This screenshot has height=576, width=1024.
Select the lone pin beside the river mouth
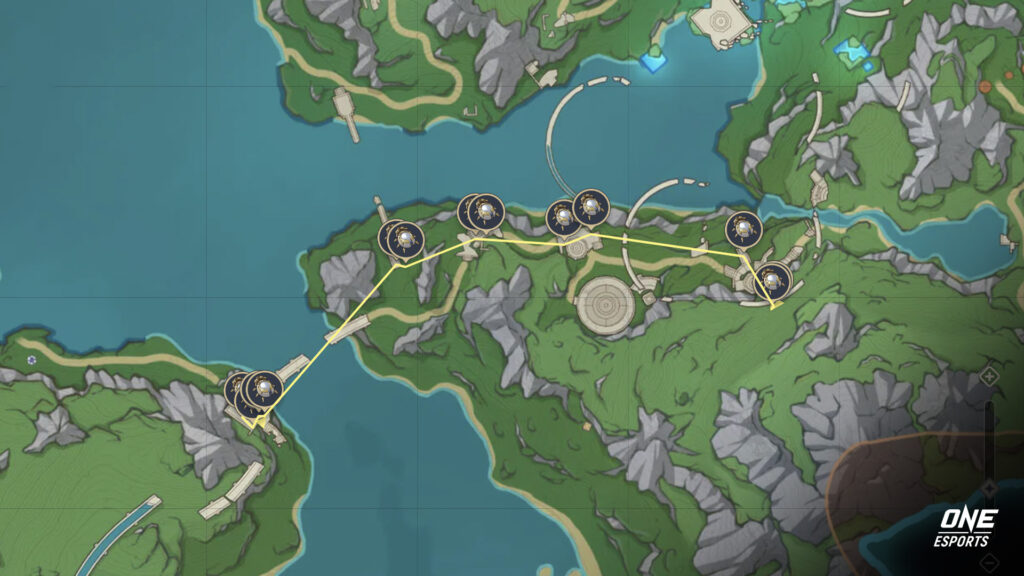coord(743,230)
